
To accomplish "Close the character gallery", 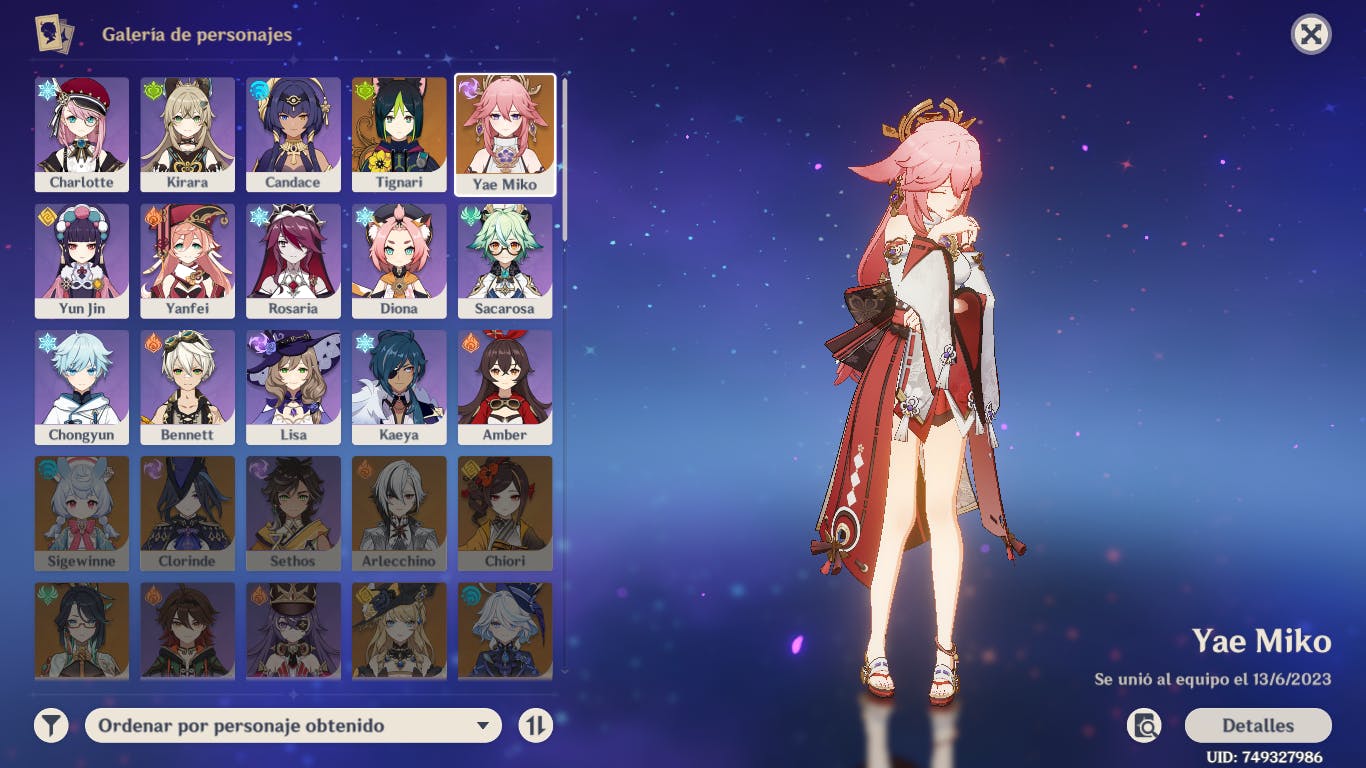I will coord(1311,35).
